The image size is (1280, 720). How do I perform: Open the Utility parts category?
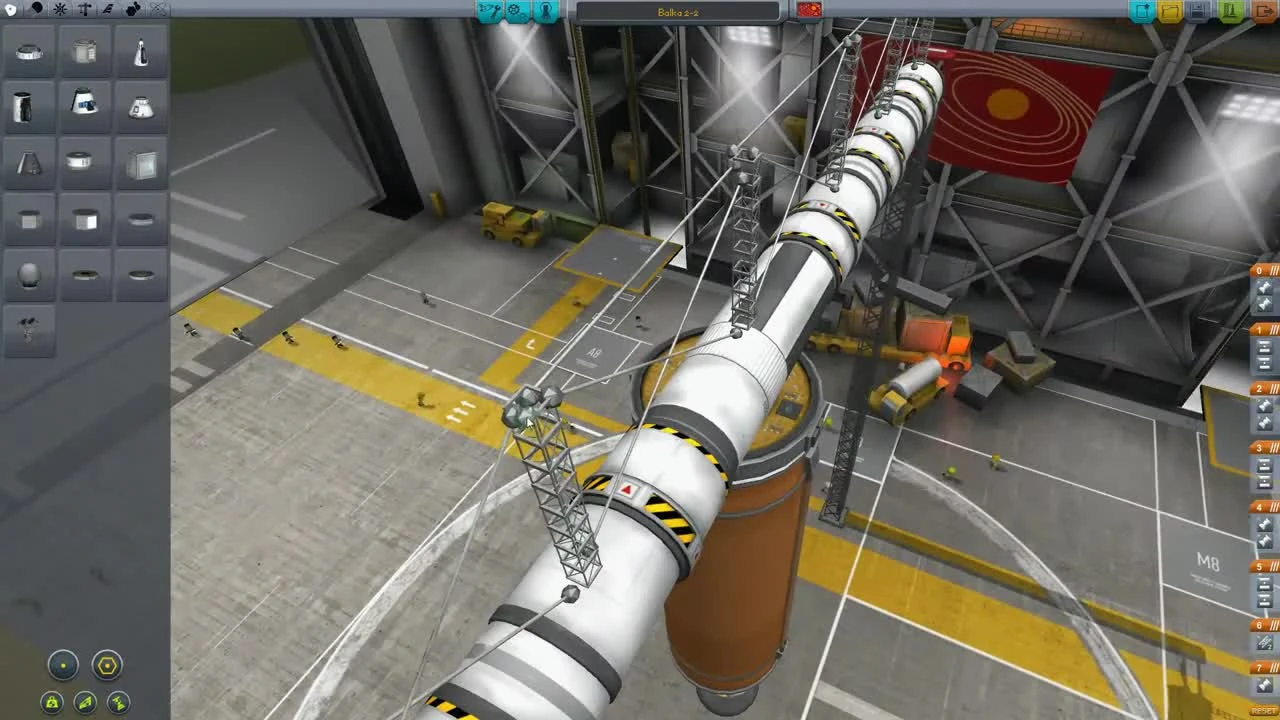(133, 10)
